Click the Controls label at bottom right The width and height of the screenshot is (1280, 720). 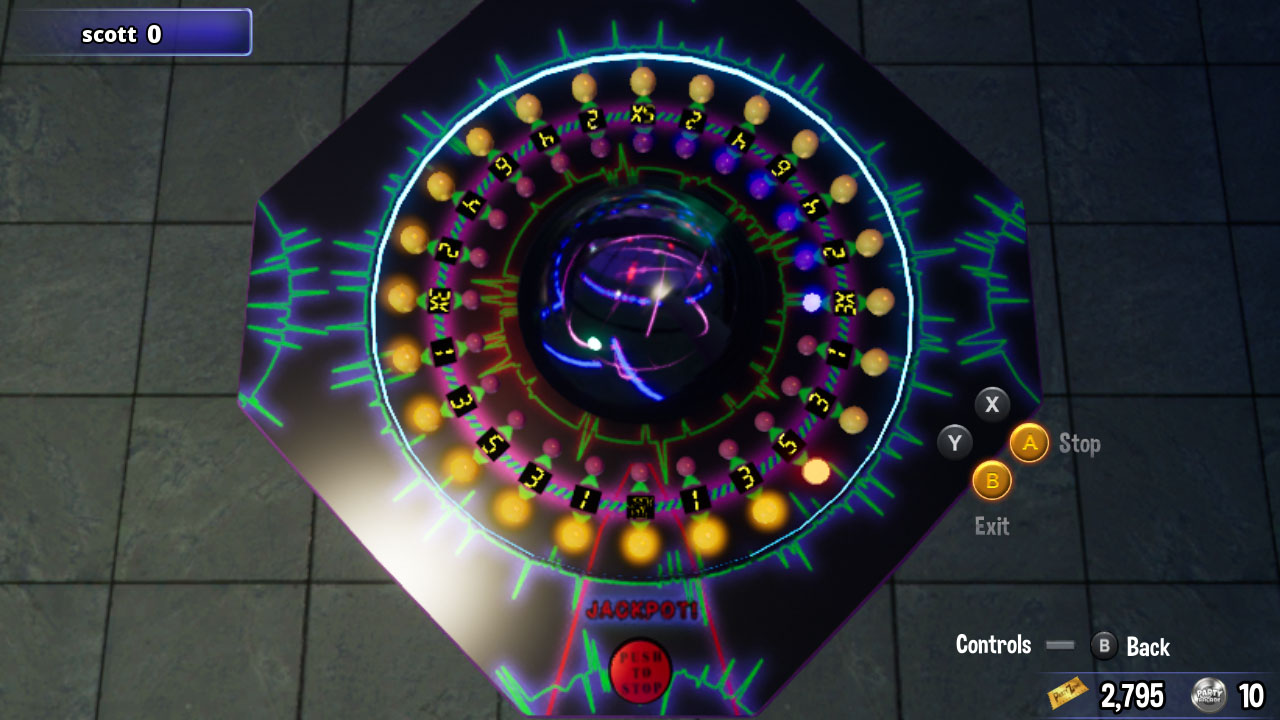[x=993, y=645]
